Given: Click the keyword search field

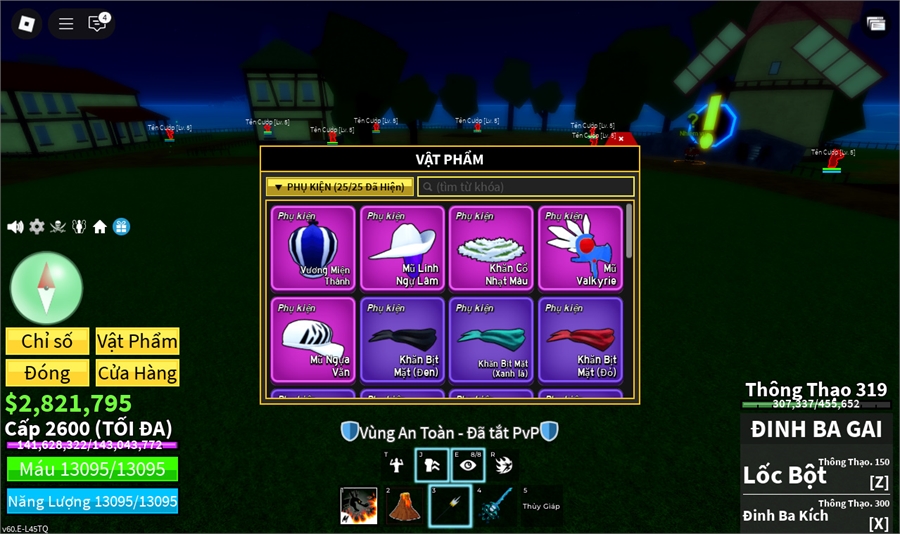Looking at the screenshot, I should 526,187.
